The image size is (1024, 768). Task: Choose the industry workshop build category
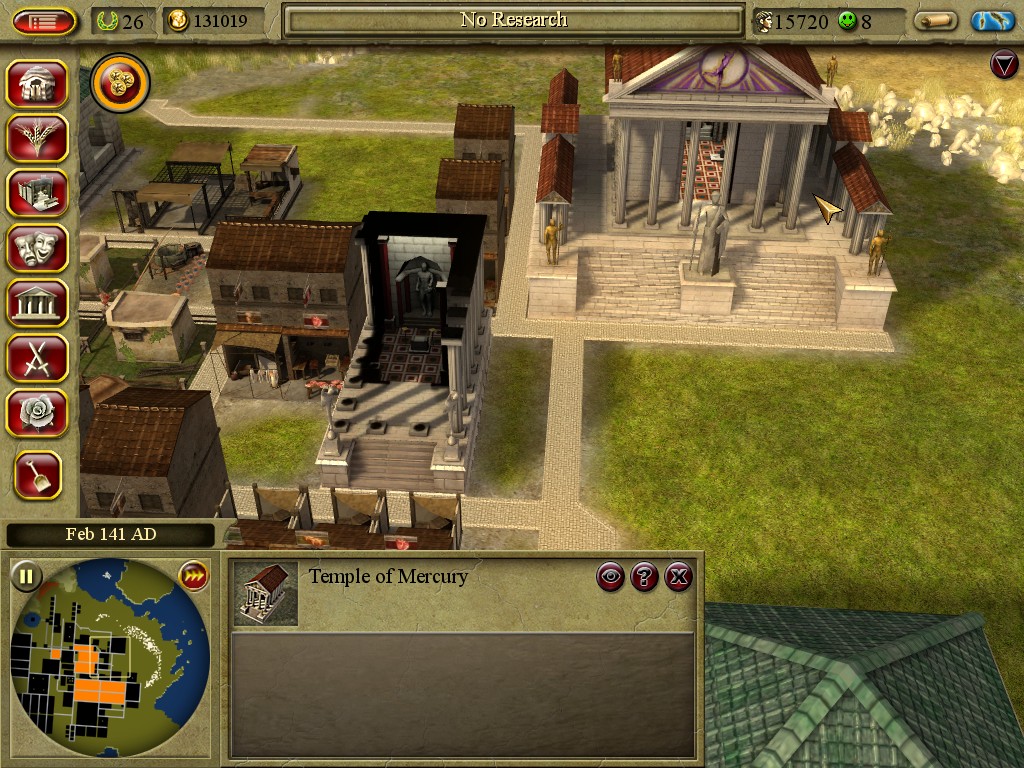(37, 193)
